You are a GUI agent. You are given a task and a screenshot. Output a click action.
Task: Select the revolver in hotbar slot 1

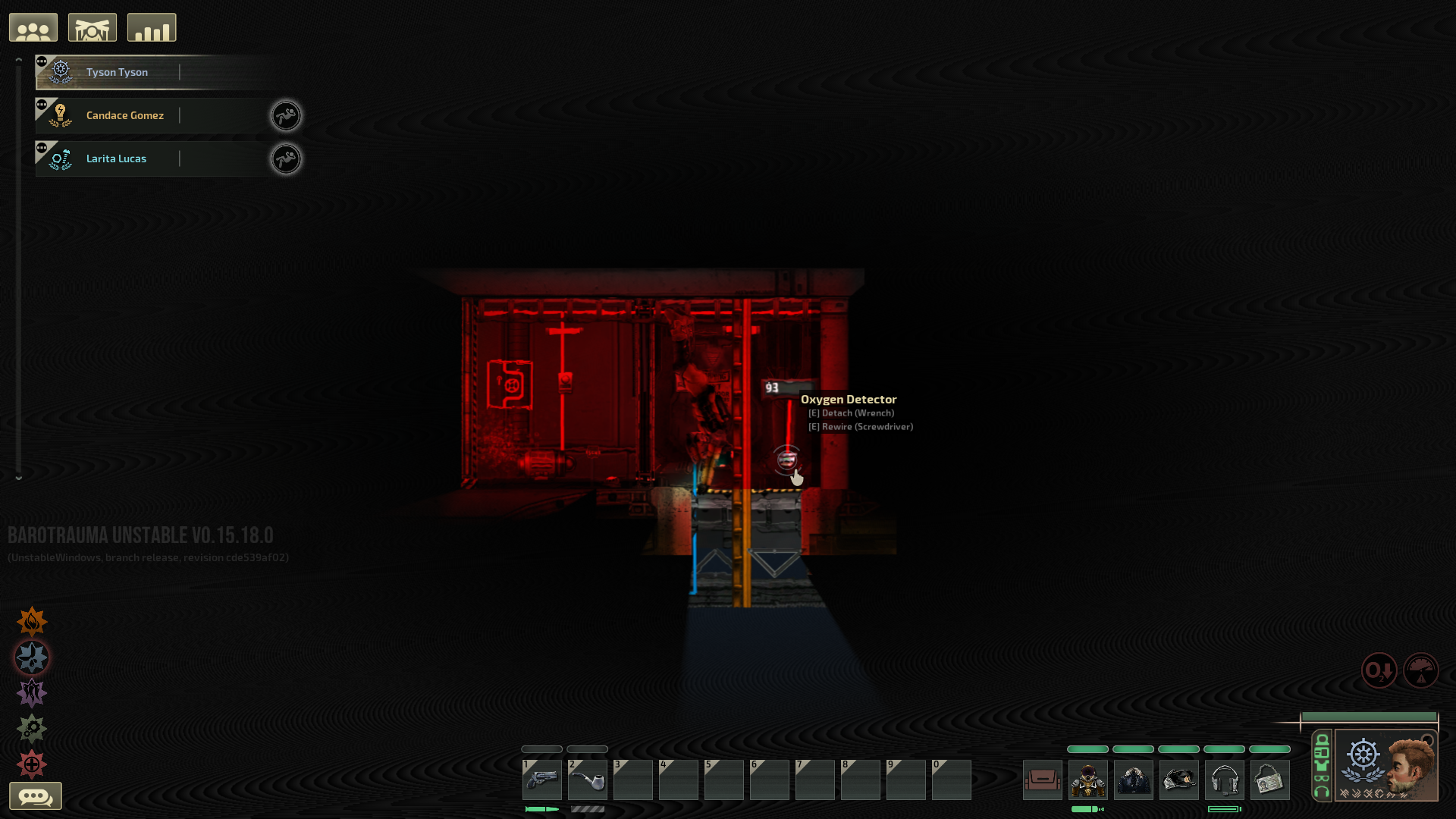click(541, 780)
